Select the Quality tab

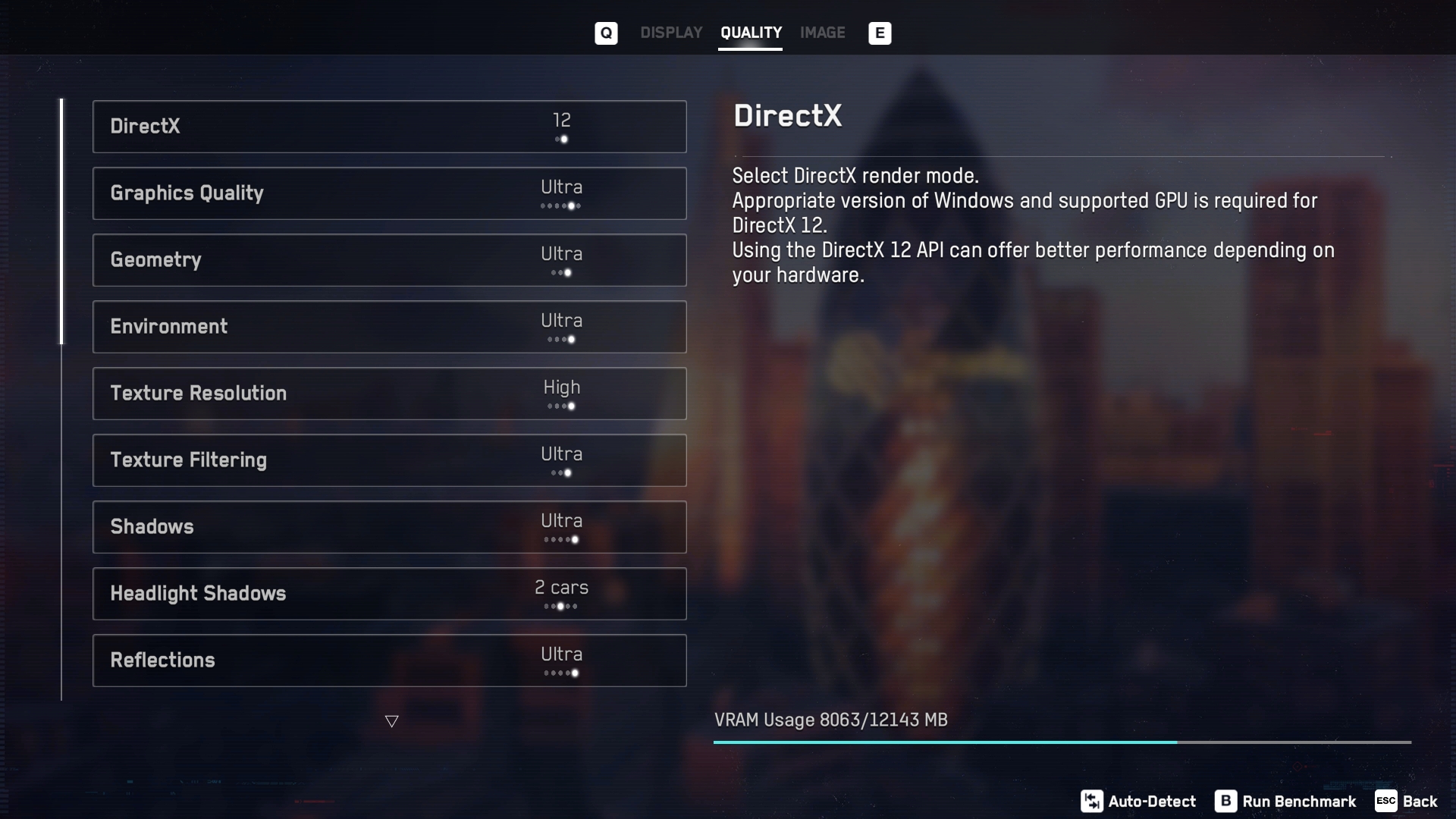[x=750, y=33]
